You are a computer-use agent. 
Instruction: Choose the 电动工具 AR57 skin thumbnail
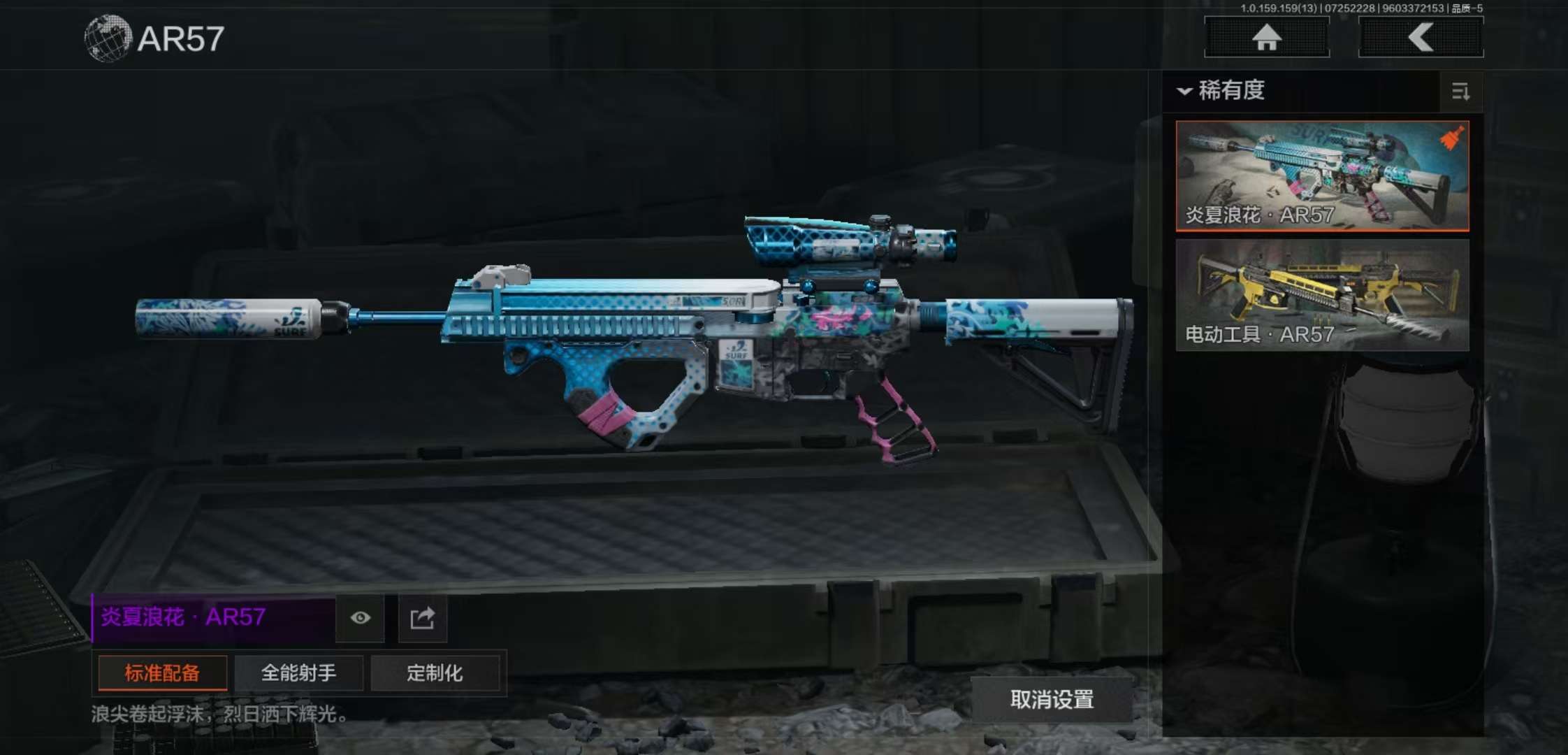click(1322, 295)
